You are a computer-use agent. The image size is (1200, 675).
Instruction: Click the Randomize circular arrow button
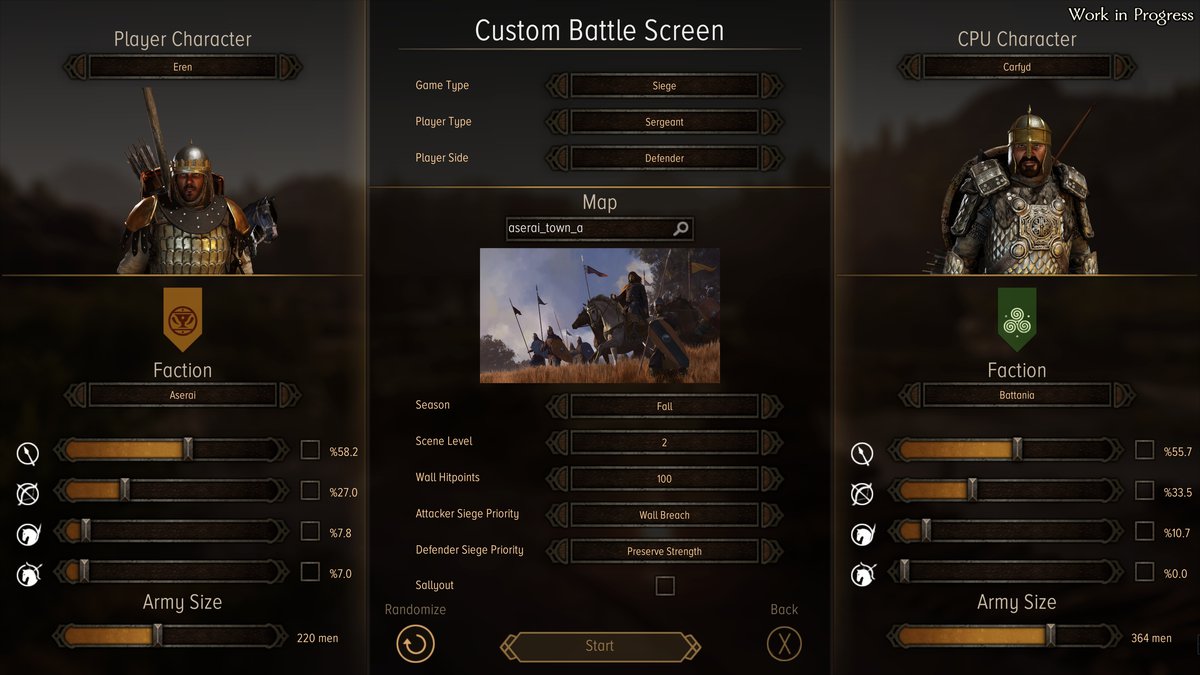click(x=415, y=643)
